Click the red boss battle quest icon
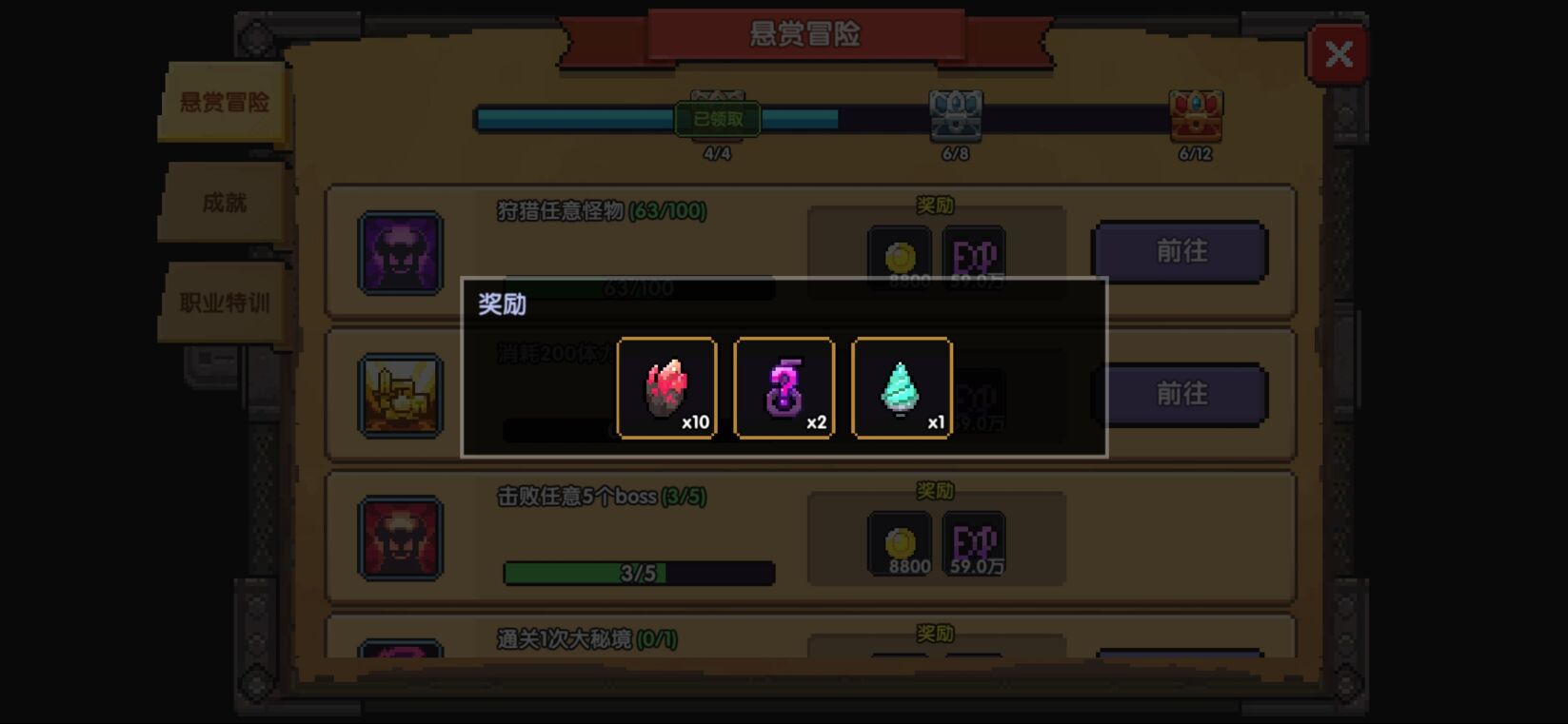Image resolution: width=1568 pixels, height=724 pixels. pyautogui.click(x=401, y=538)
